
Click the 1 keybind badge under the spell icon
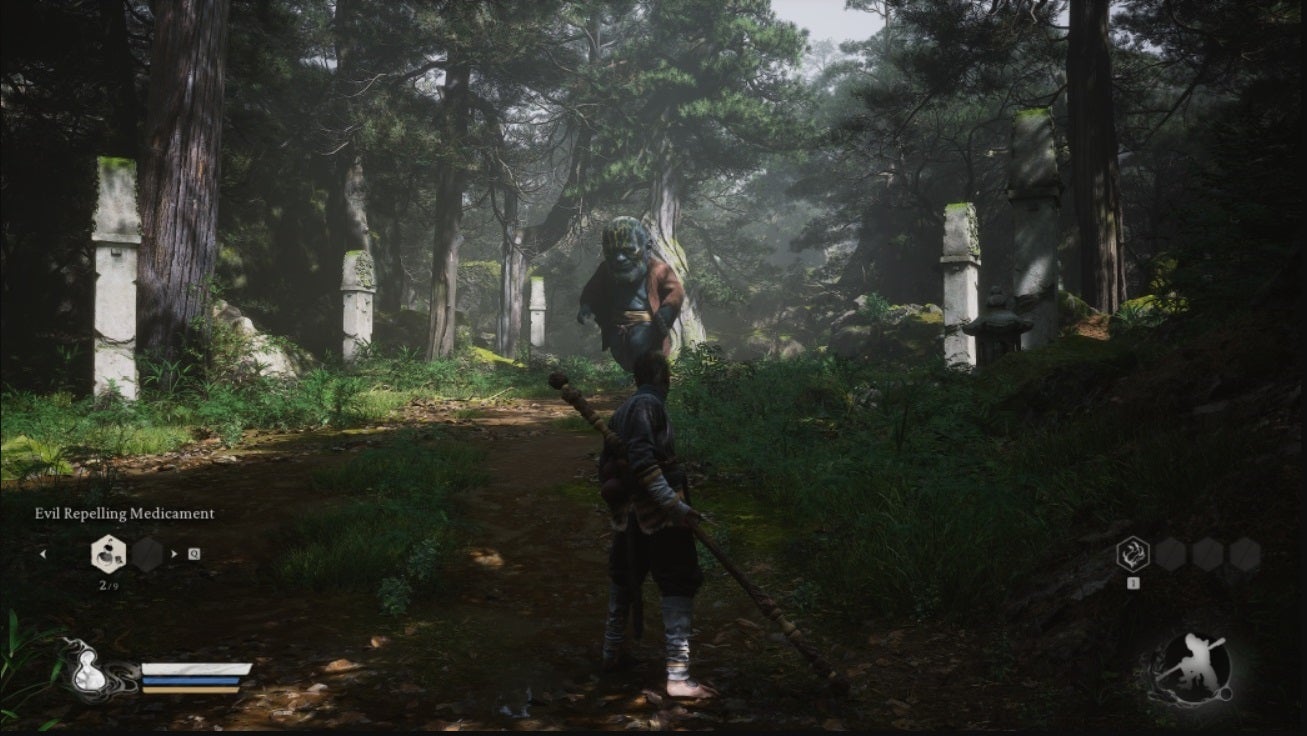(x=1133, y=582)
